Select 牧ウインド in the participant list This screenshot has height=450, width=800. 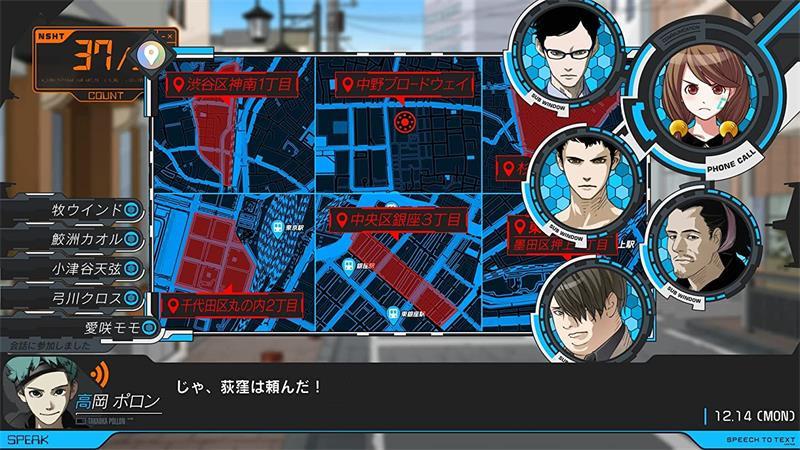pyautogui.click(x=87, y=210)
